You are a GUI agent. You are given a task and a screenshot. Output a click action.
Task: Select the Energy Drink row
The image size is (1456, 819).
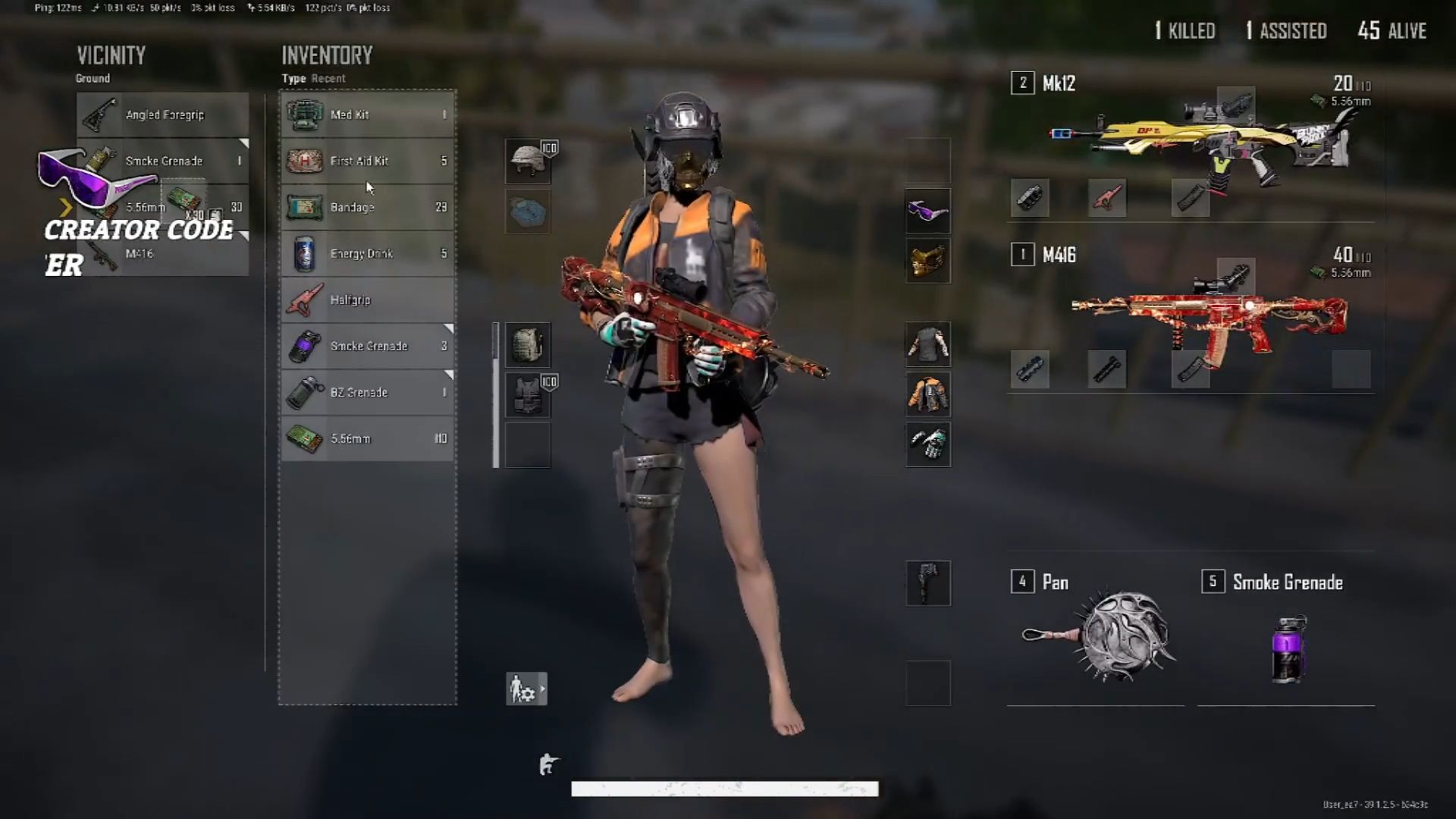(368, 253)
